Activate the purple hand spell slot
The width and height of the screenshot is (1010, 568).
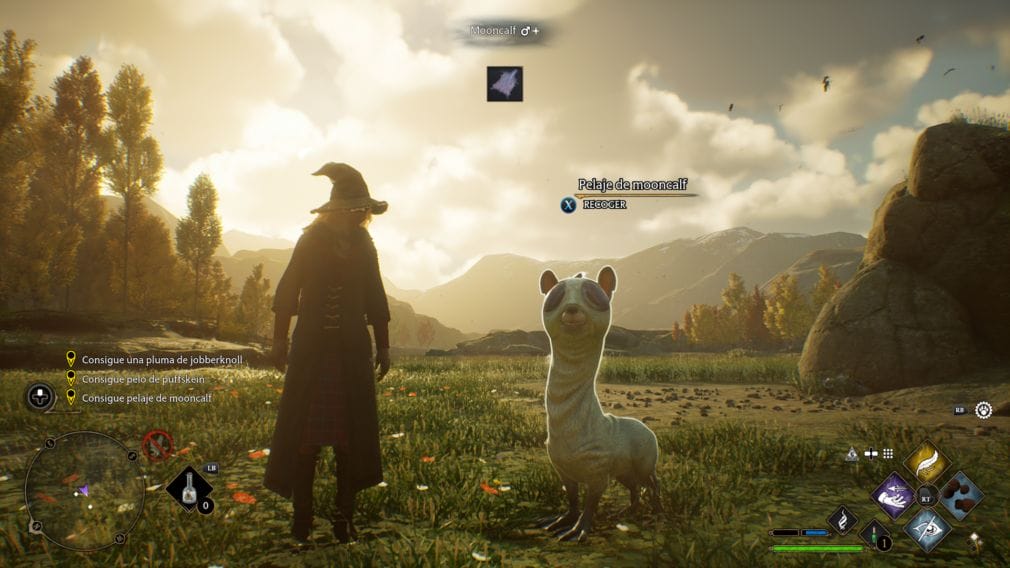point(892,495)
